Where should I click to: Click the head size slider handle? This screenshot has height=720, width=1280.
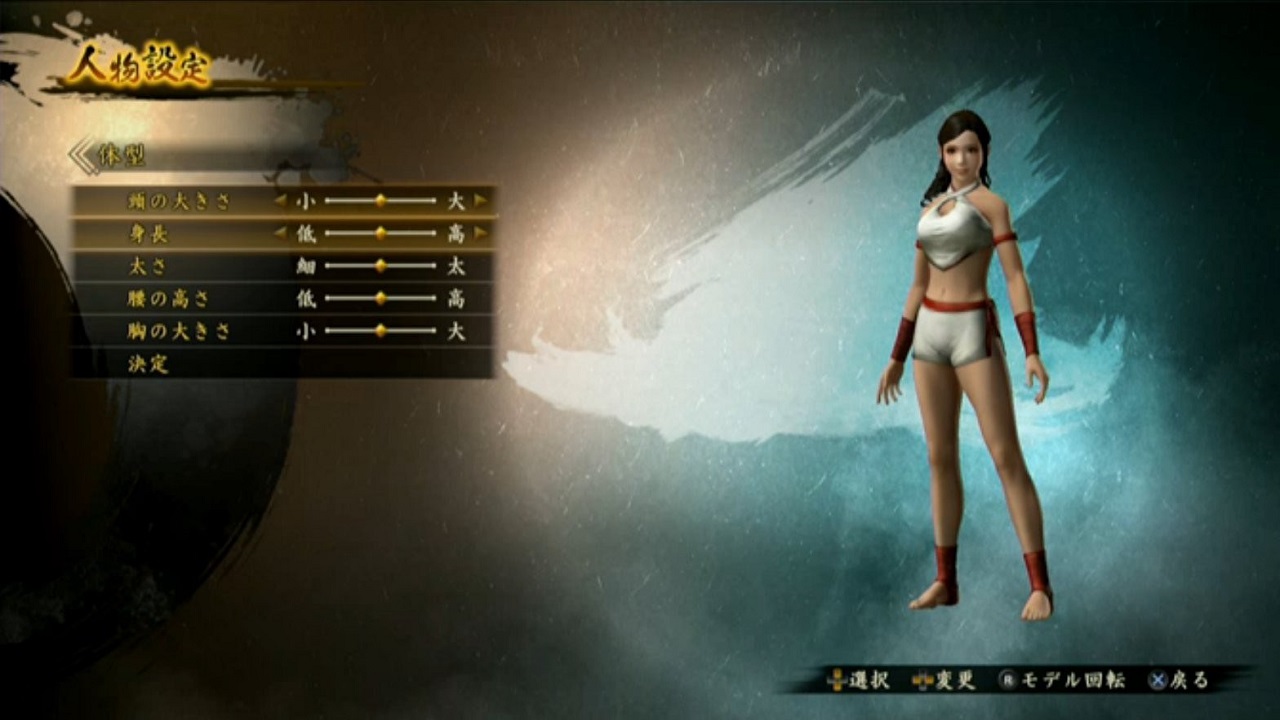pyautogui.click(x=380, y=201)
